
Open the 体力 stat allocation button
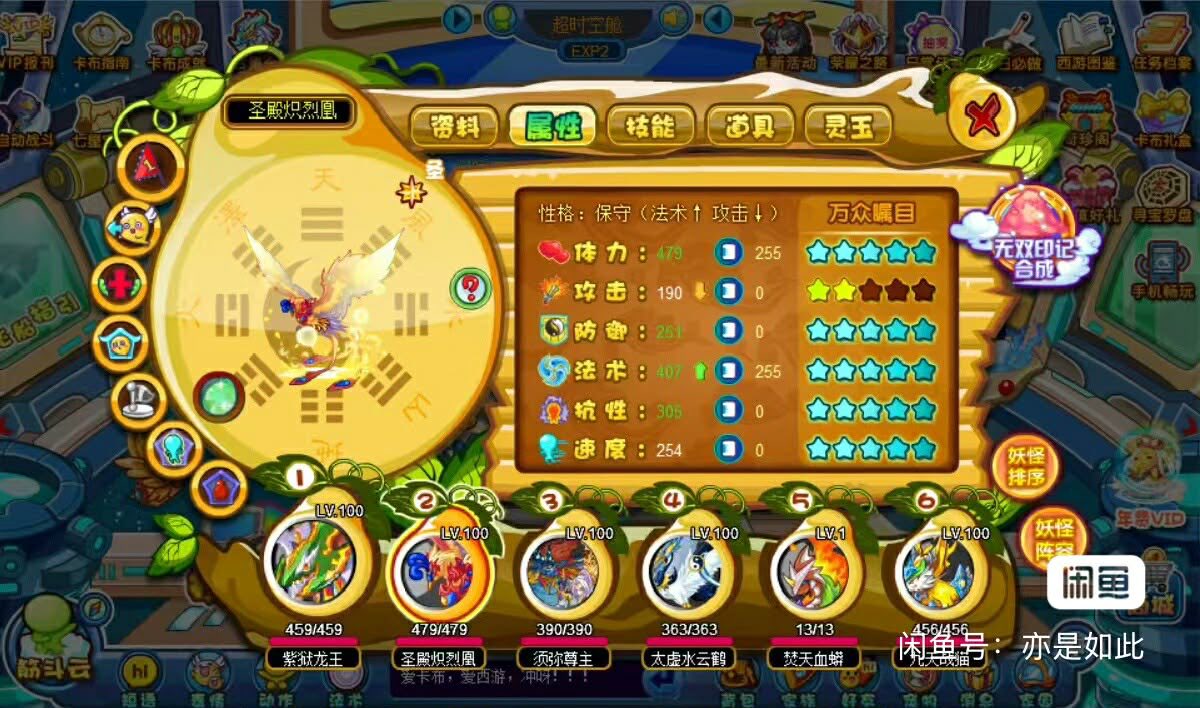tap(729, 253)
